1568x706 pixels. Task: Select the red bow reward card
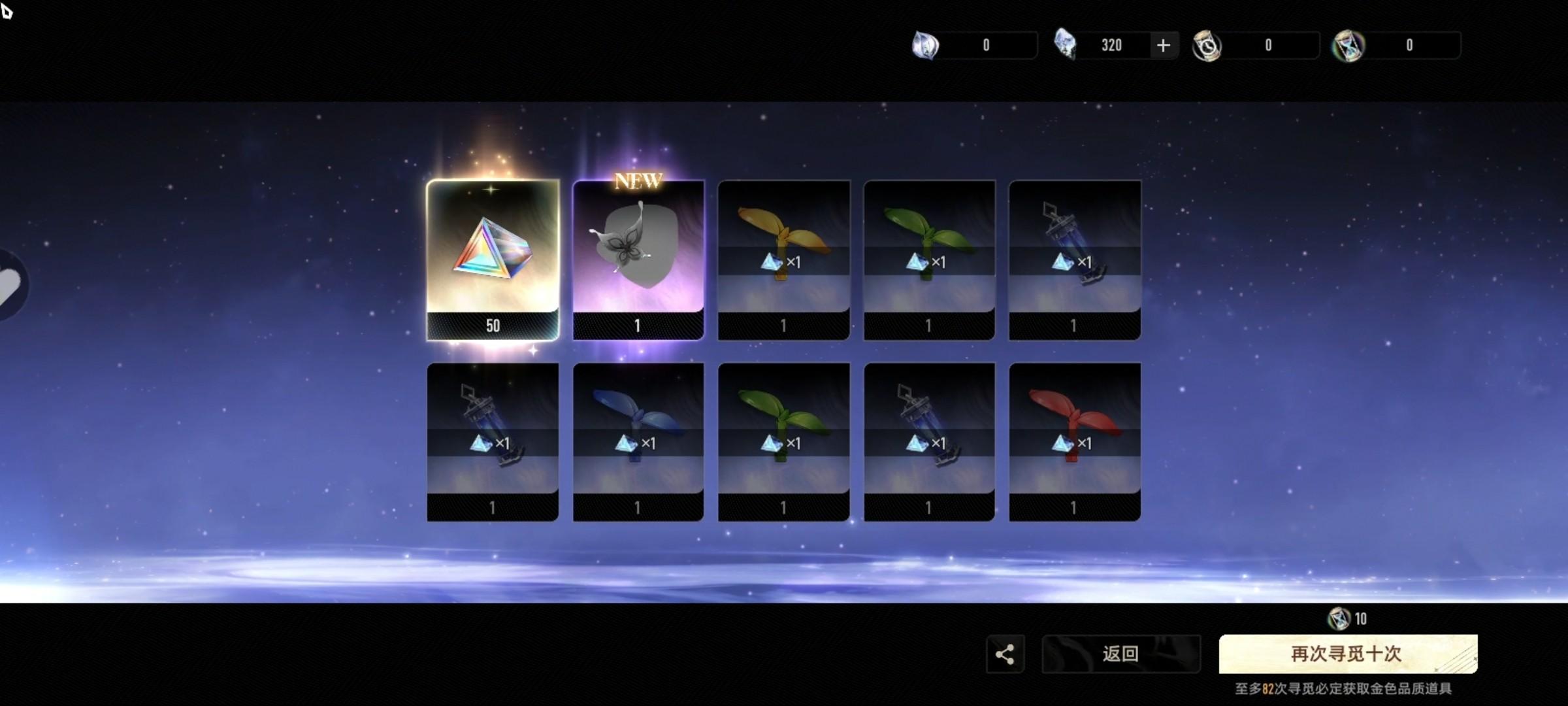[x=1075, y=442]
